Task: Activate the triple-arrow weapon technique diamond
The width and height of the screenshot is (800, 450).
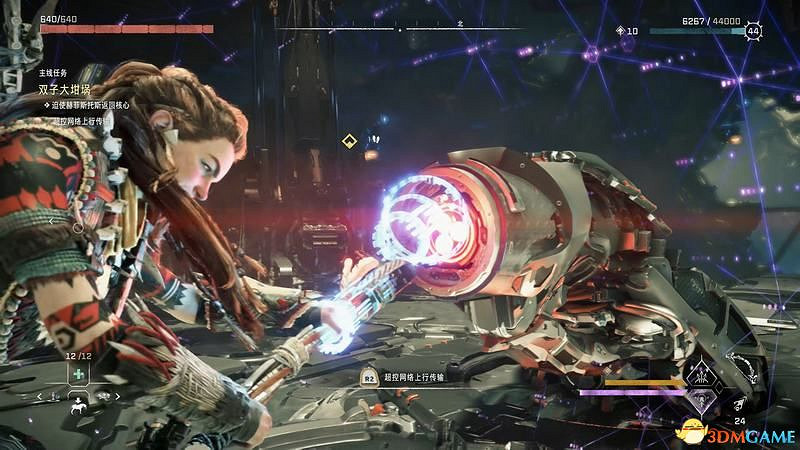Action: pyautogui.click(x=701, y=374)
